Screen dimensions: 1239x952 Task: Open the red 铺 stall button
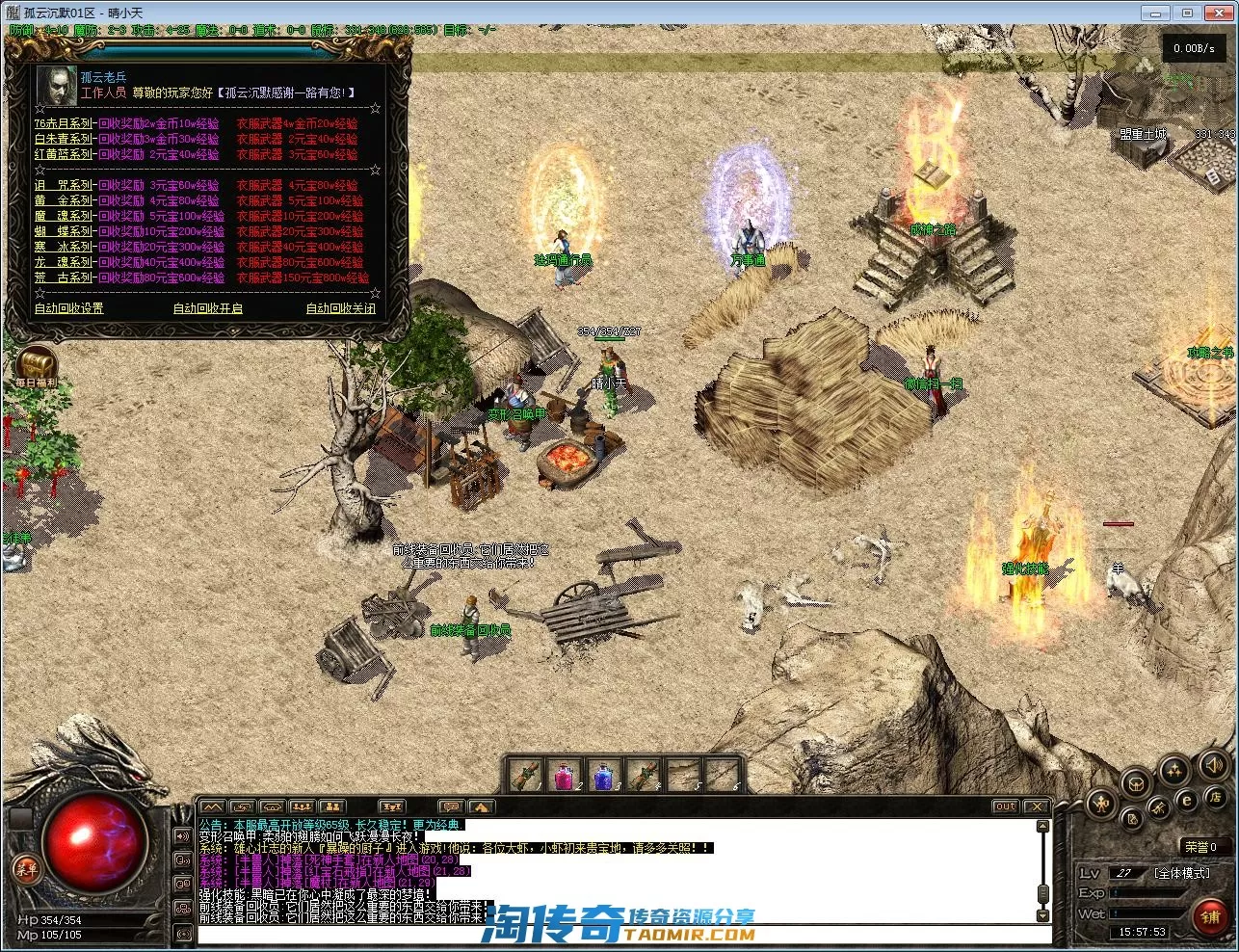[x=1211, y=916]
